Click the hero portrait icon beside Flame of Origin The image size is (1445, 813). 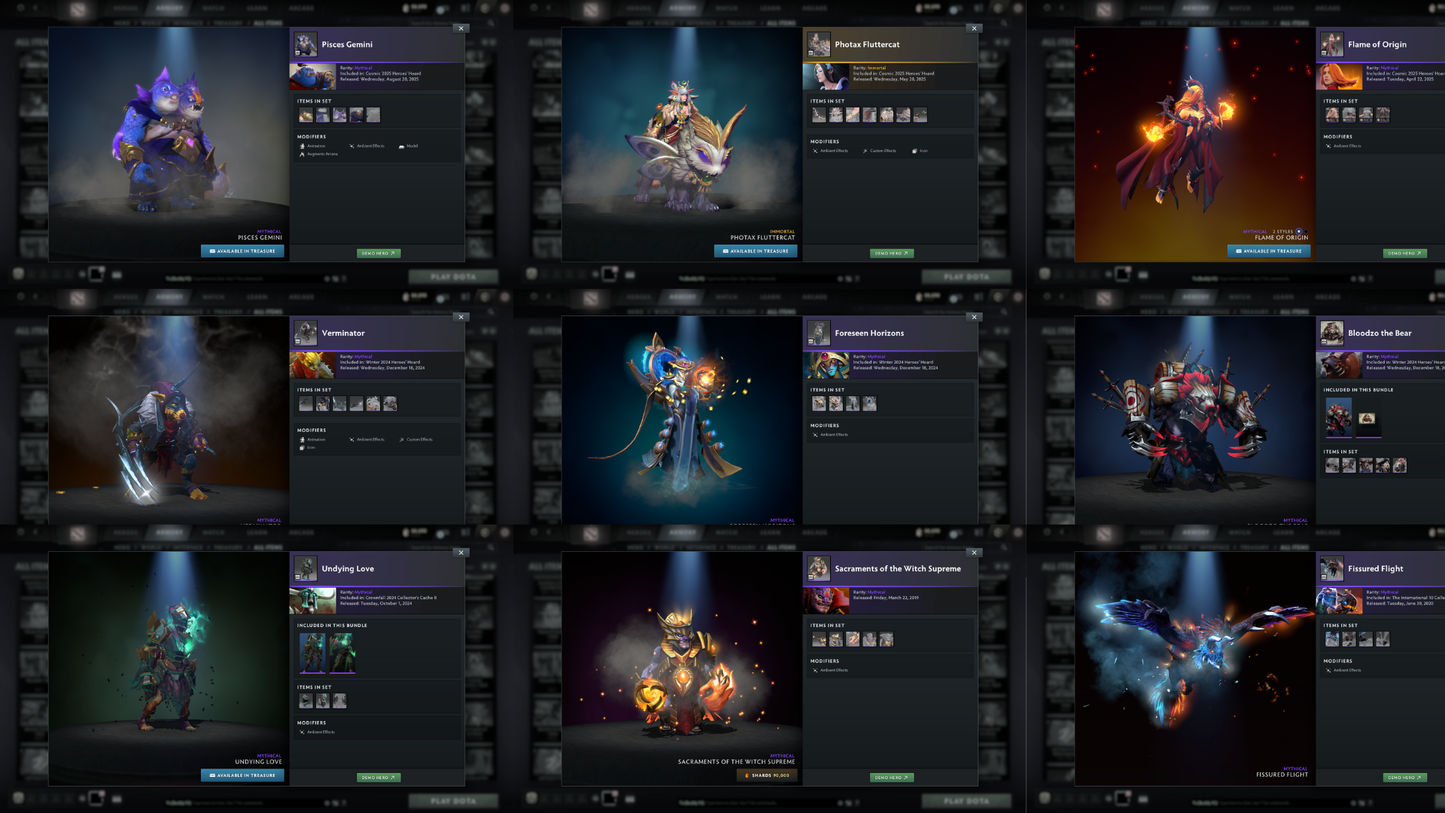pyautogui.click(x=1331, y=45)
